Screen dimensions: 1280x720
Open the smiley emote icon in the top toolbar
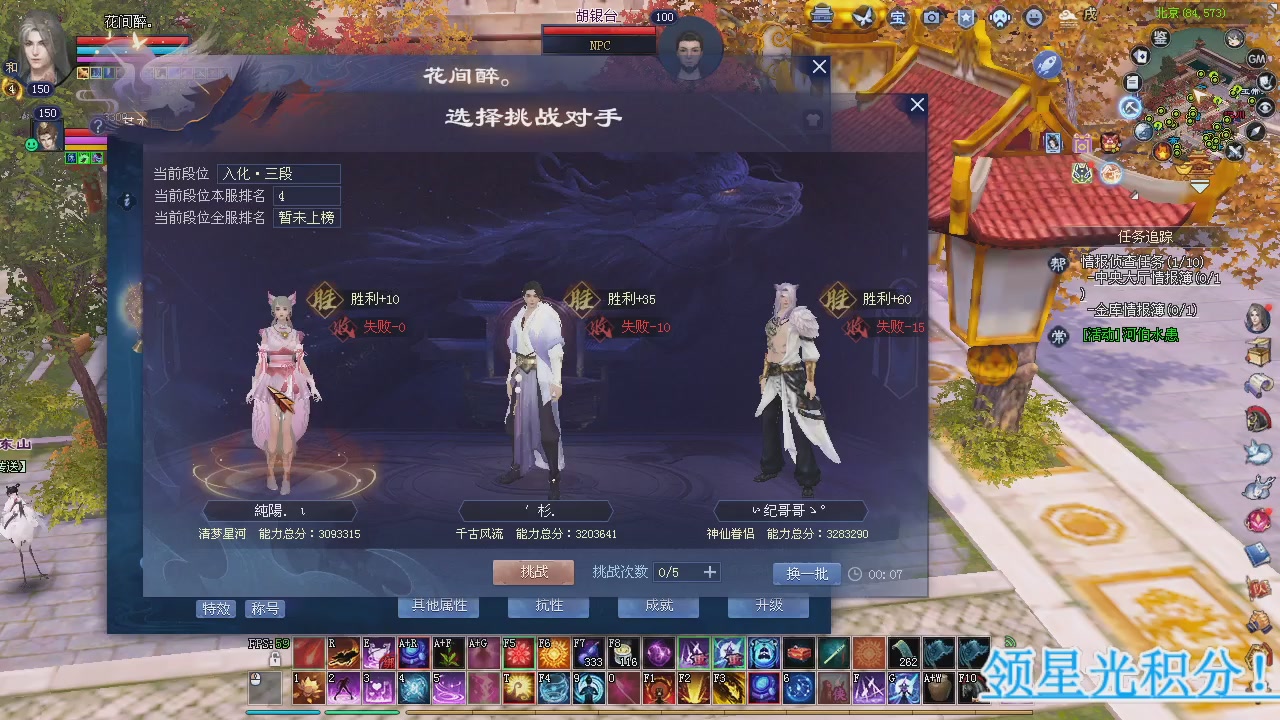click(1032, 17)
